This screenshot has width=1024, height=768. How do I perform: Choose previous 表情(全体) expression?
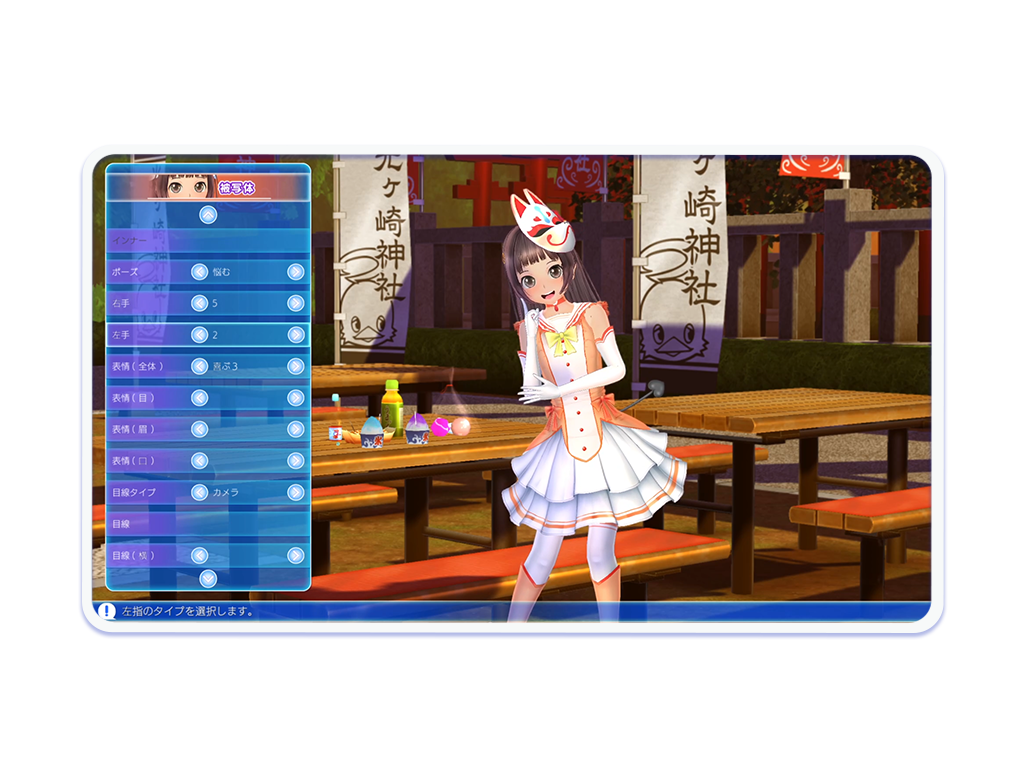pyautogui.click(x=200, y=366)
